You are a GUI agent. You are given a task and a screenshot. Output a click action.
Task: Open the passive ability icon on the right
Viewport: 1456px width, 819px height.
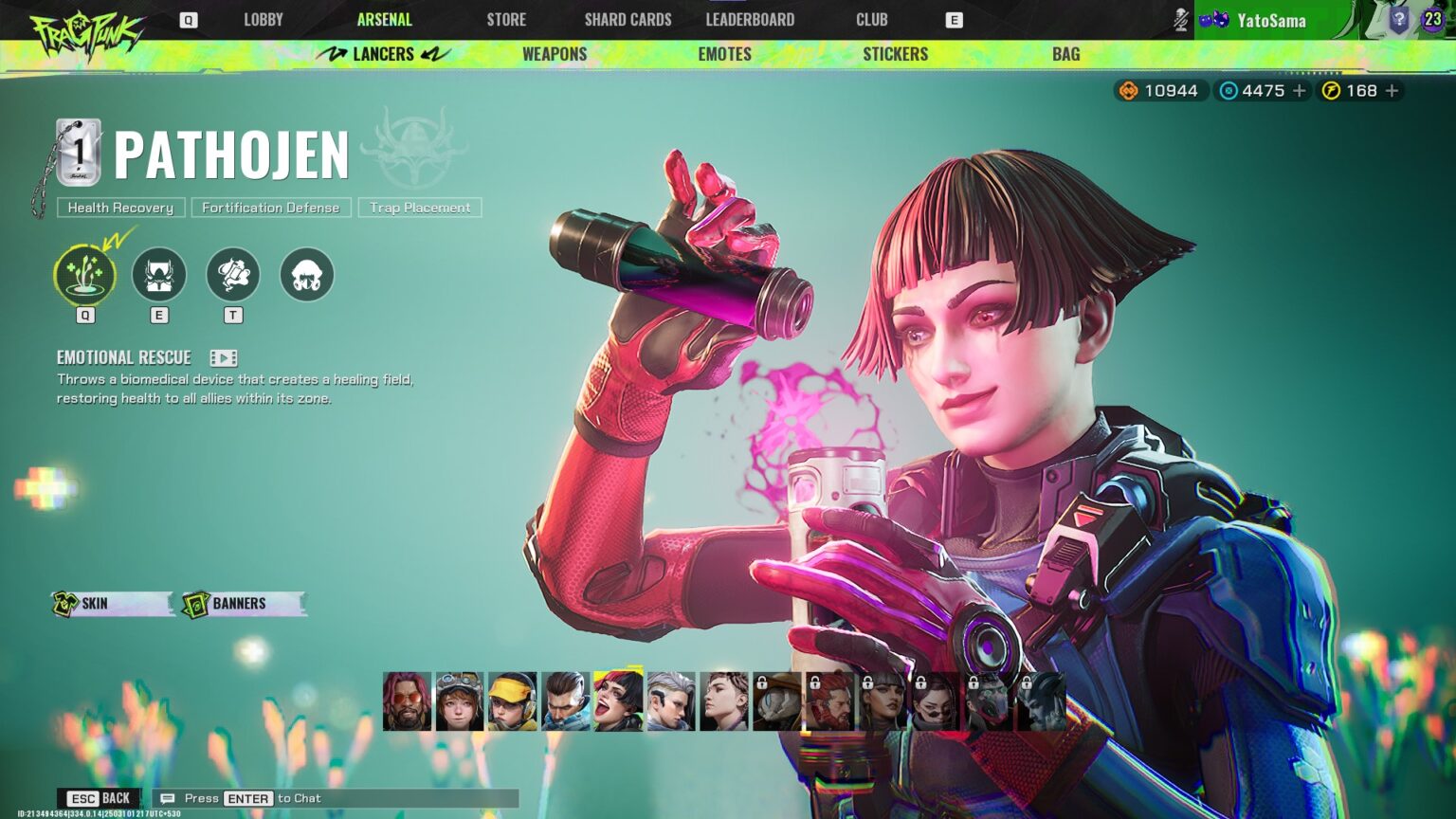(x=307, y=274)
